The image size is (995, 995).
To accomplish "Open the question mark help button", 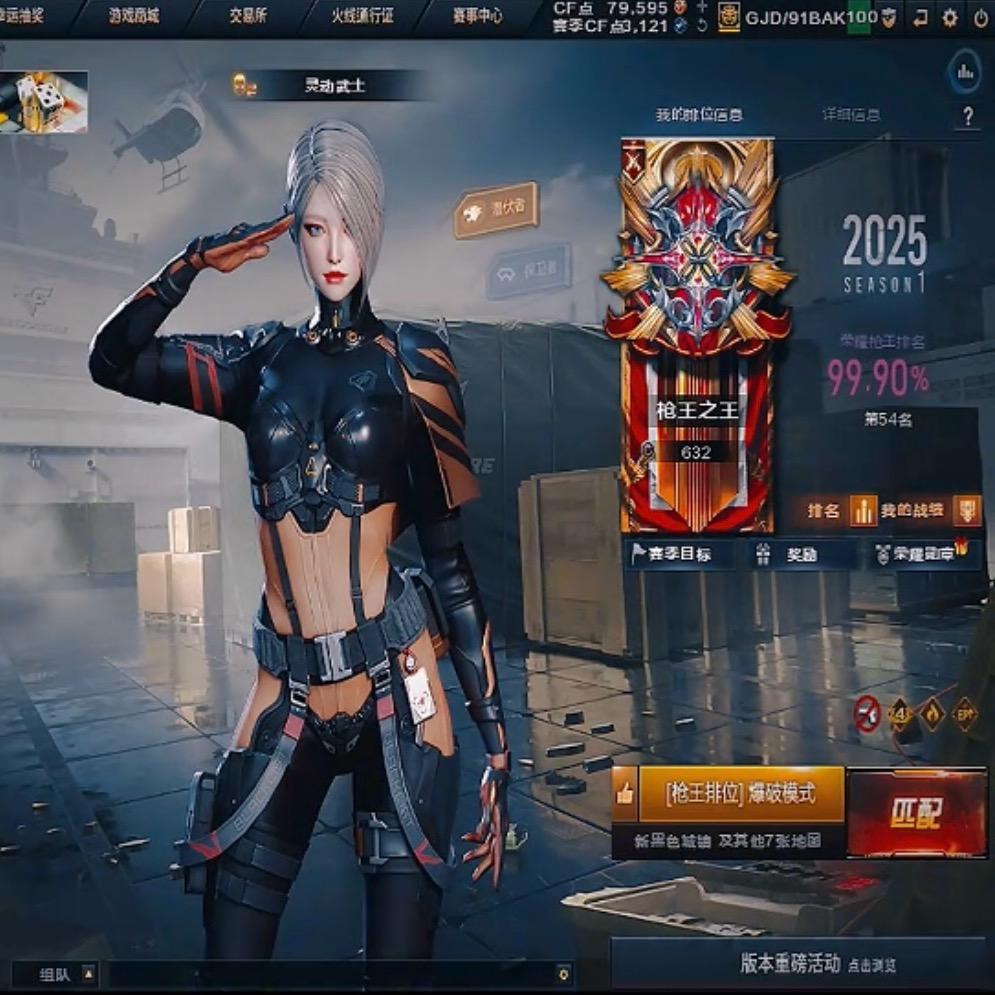I will [x=967, y=117].
